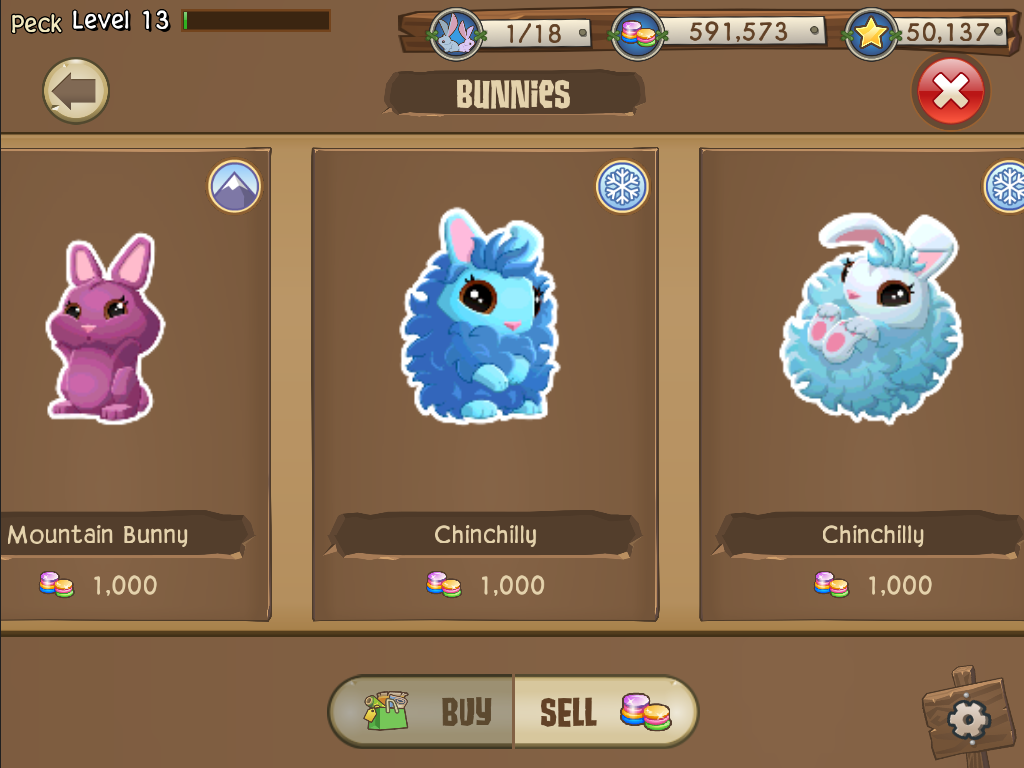The image size is (1024, 768).
Task: Tap the coin stack icon in top bar
Action: coord(638,34)
